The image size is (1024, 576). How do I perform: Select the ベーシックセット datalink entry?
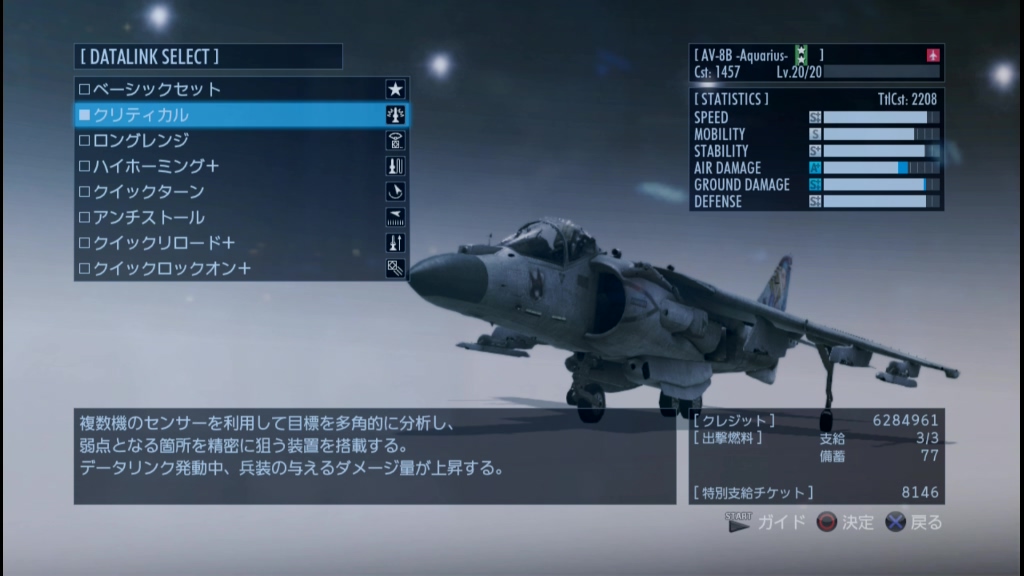(240, 90)
